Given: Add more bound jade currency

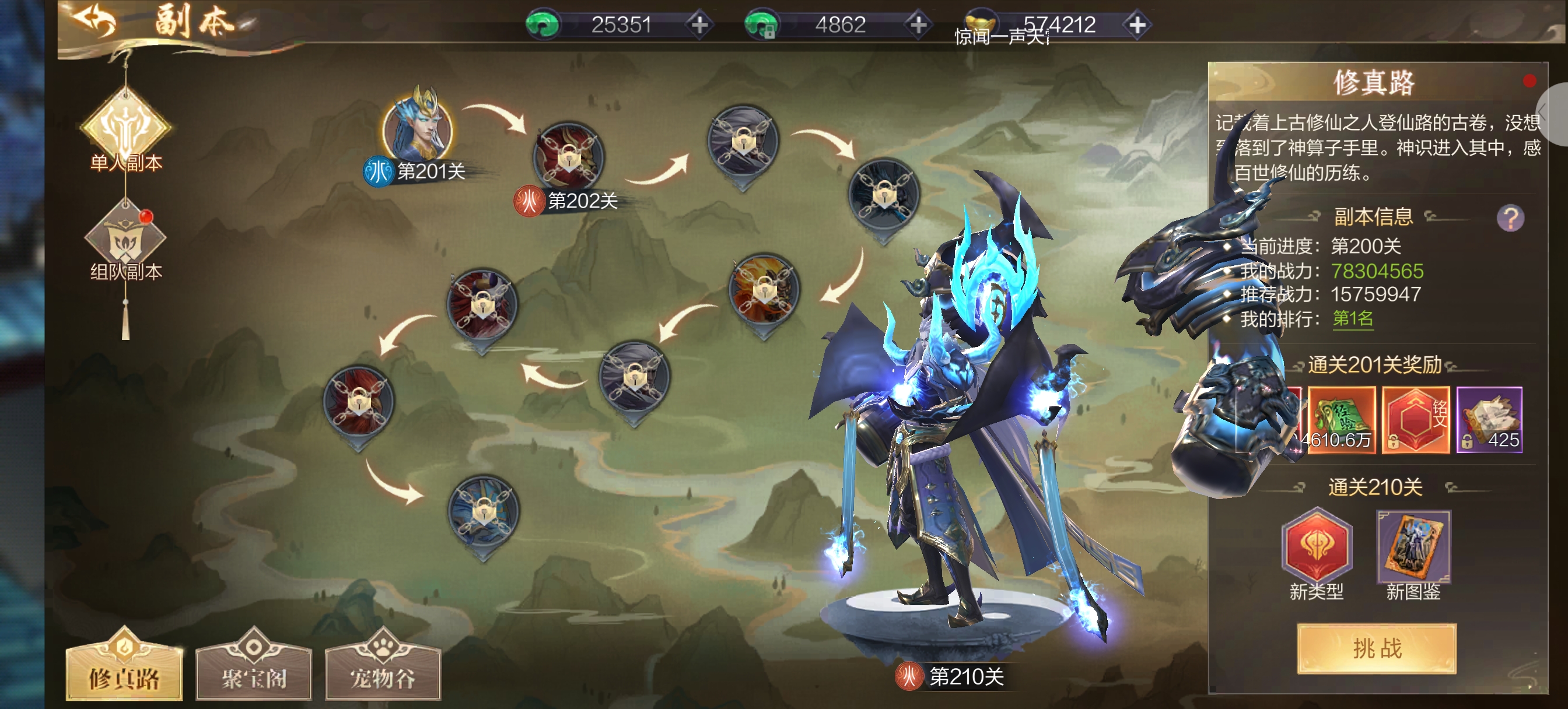Looking at the screenshot, I should point(918,25).
